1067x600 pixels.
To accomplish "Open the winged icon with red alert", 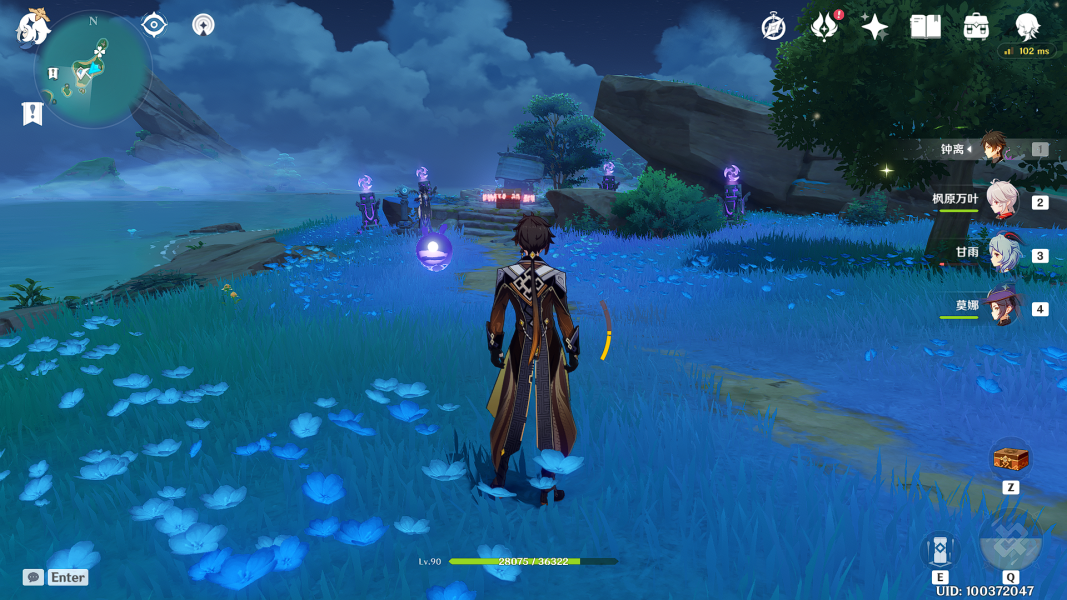I will click(824, 27).
